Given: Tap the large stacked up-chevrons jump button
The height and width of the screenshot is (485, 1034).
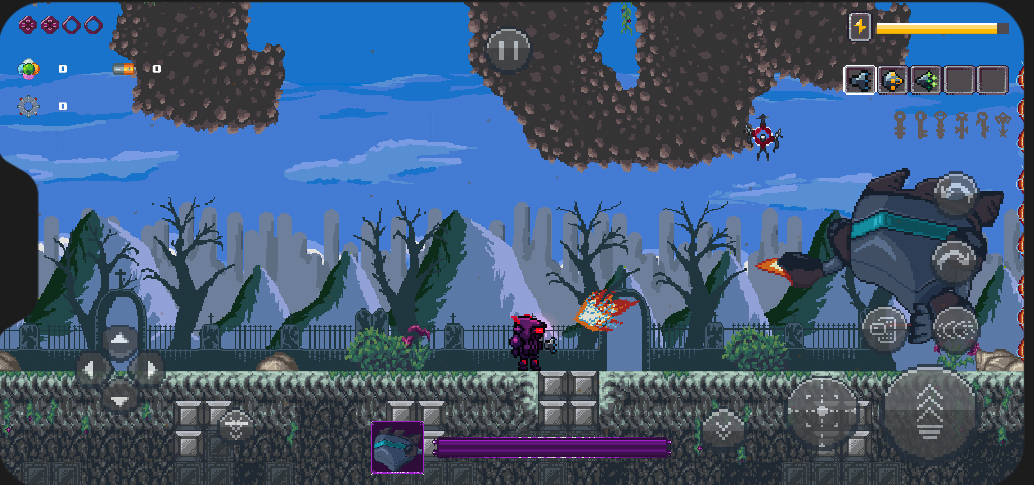Looking at the screenshot, I should point(930,413).
